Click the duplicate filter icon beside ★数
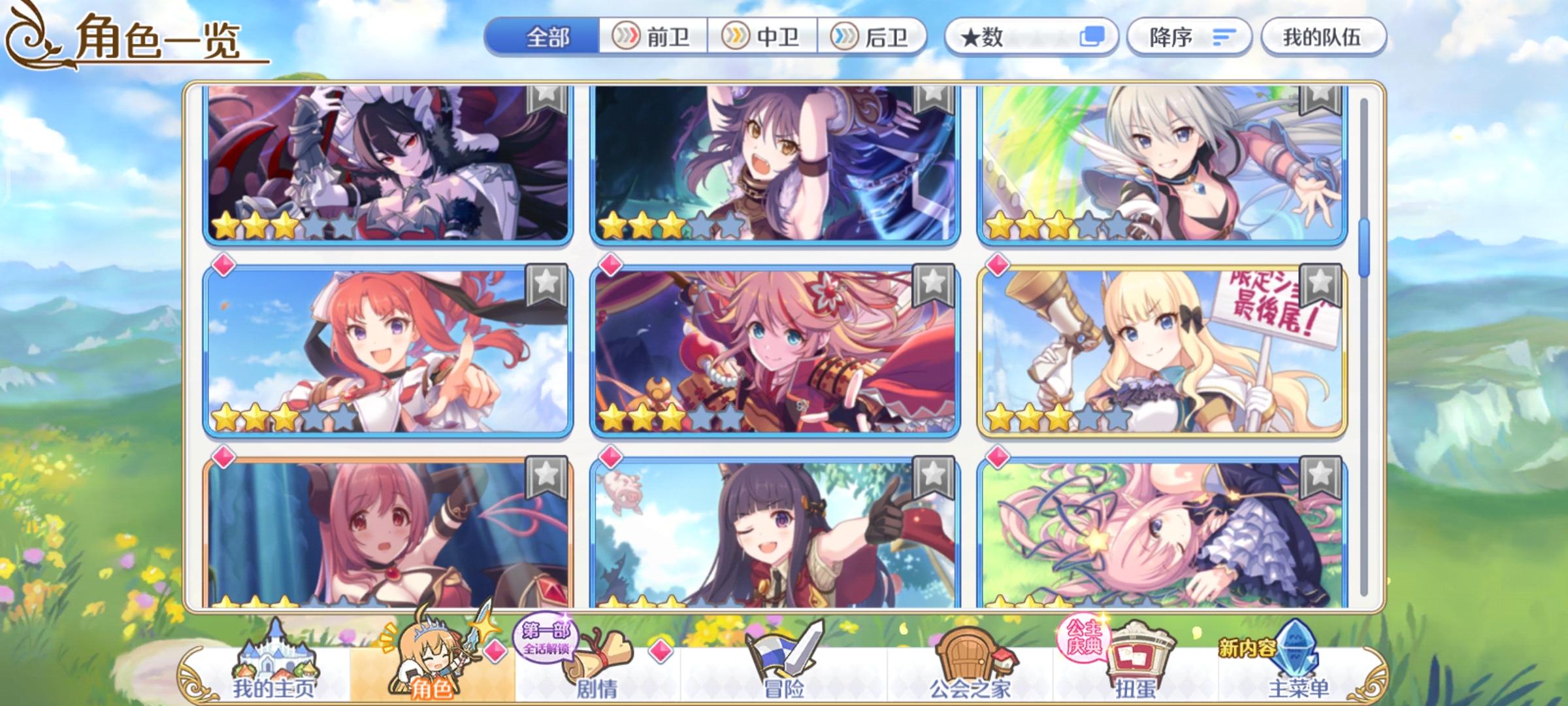The image size is (1568, 706). click(x=1094, y=39)
